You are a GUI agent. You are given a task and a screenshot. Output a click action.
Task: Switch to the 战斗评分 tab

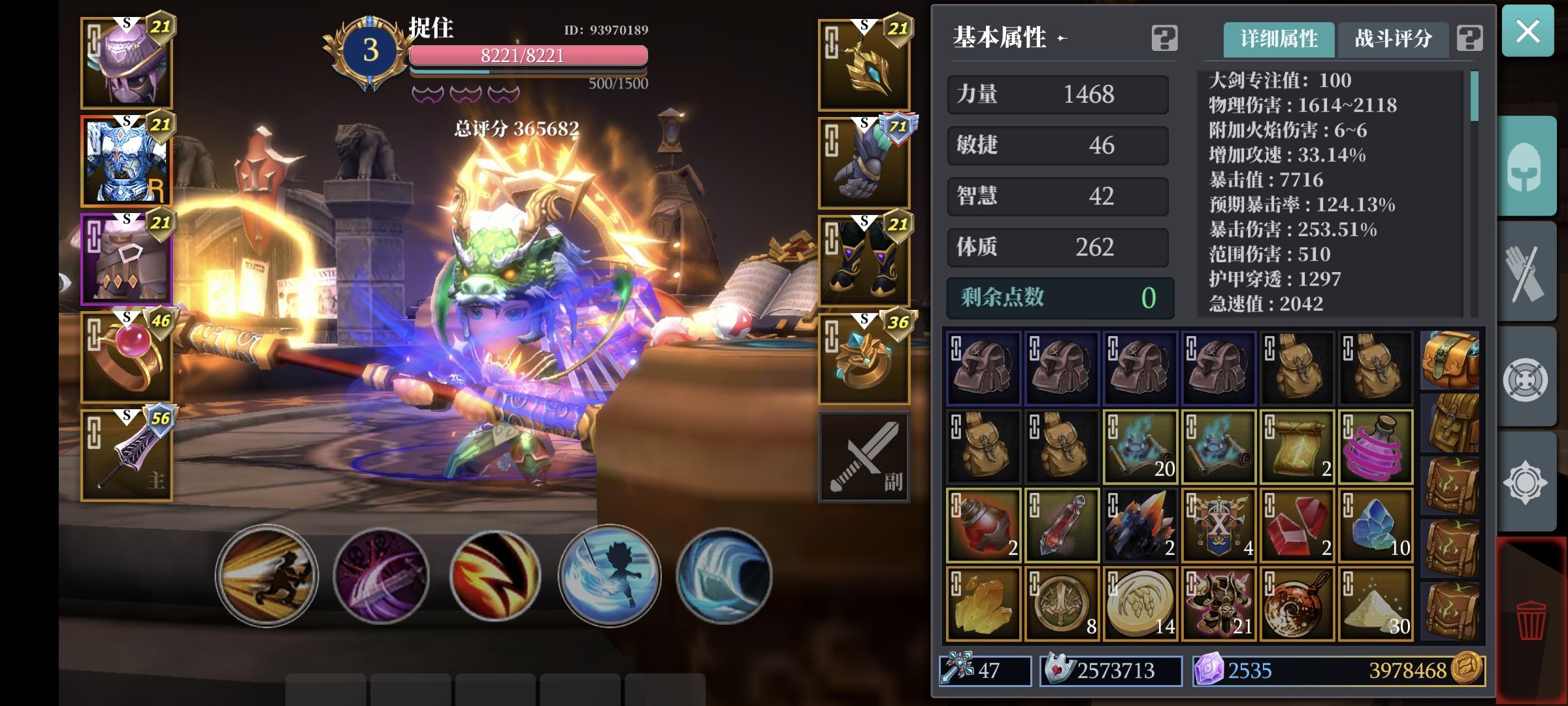pyautogui.click(x=1393, y=40)
